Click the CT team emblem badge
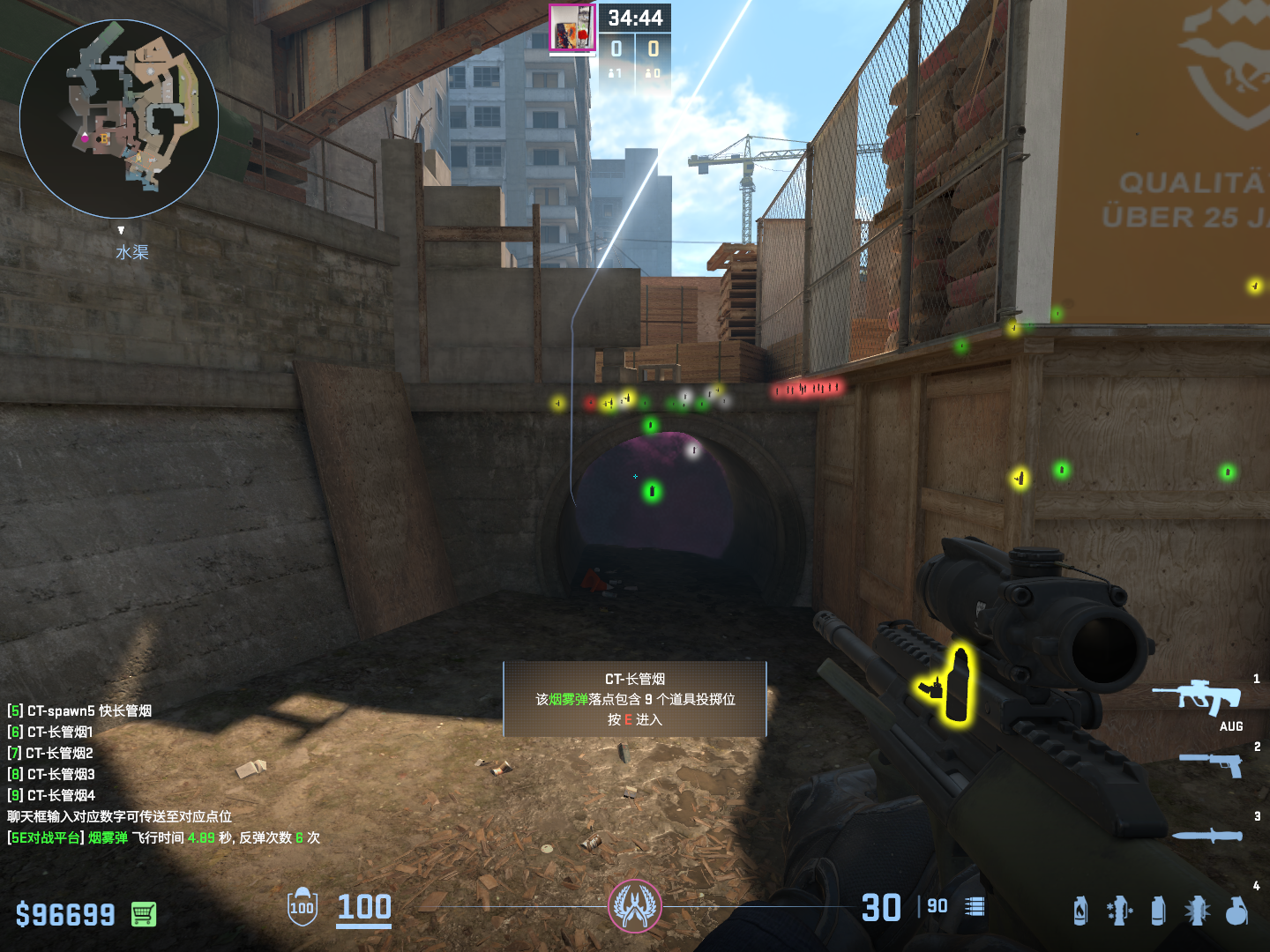Image resolution: width=1270 pixels, height=952 pixels. coord(634,905)
